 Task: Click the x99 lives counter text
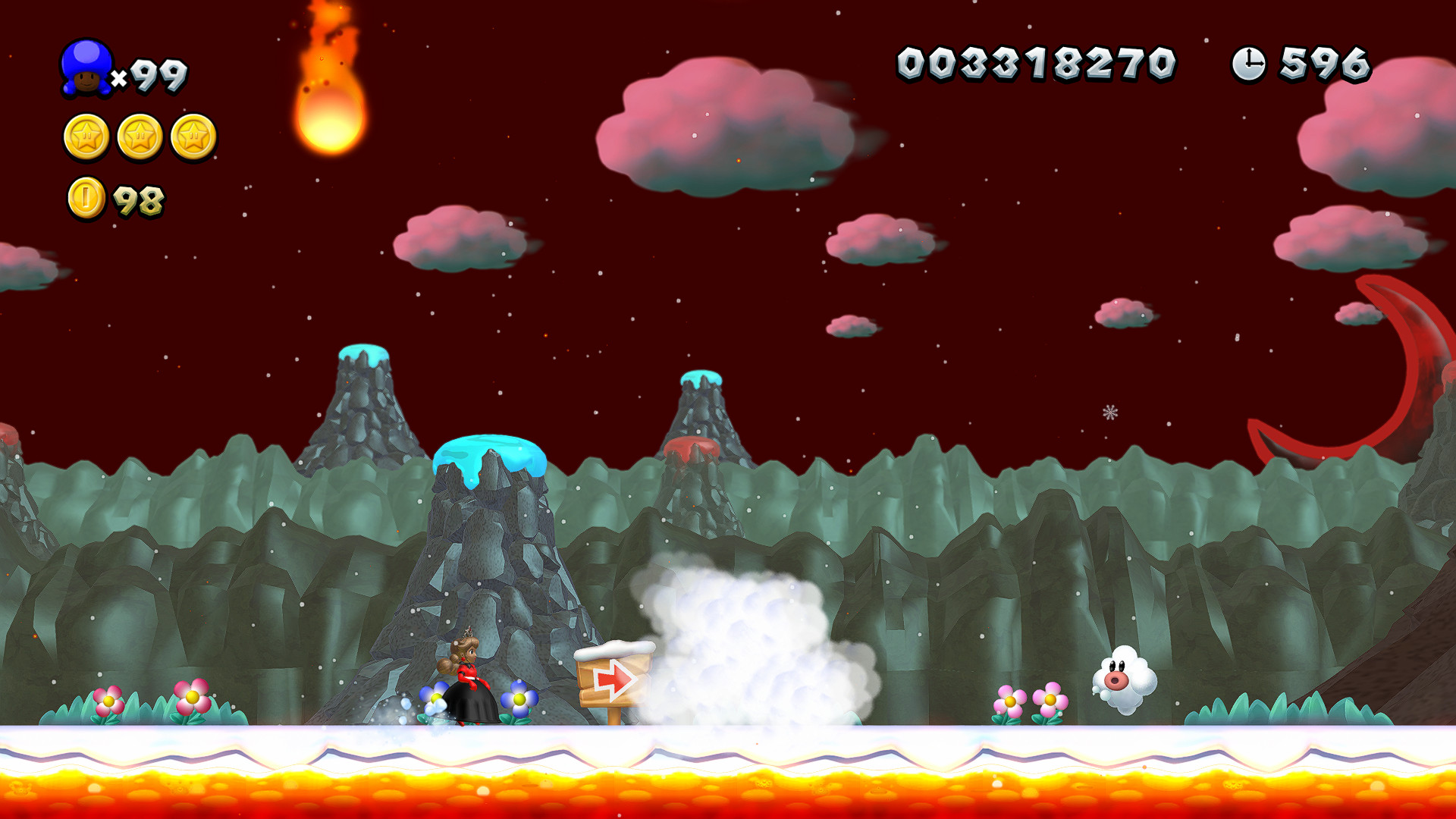(x=152, y=74)
